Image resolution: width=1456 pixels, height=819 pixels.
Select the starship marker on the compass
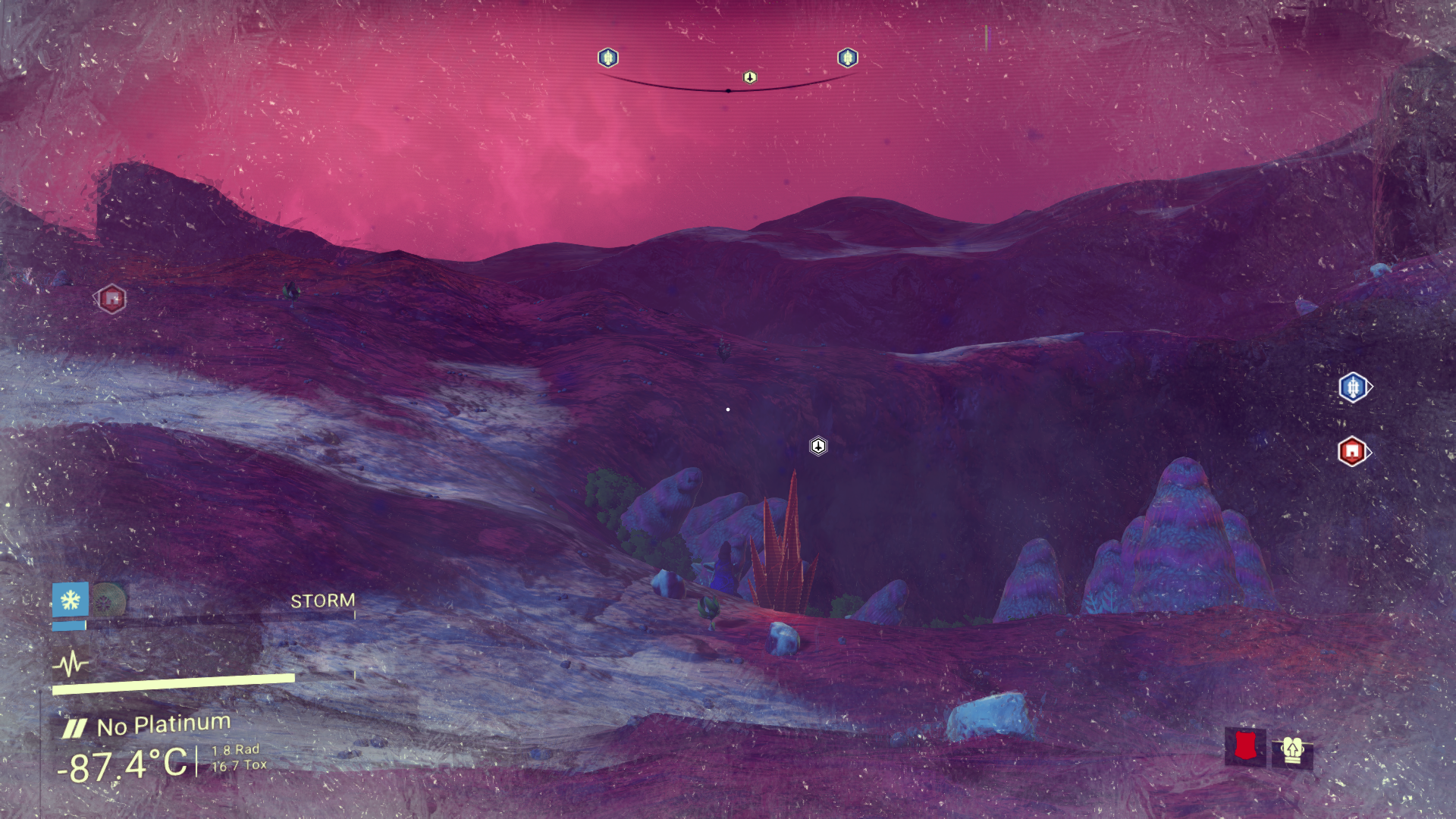pyautogui.click(x=750, y=77)
